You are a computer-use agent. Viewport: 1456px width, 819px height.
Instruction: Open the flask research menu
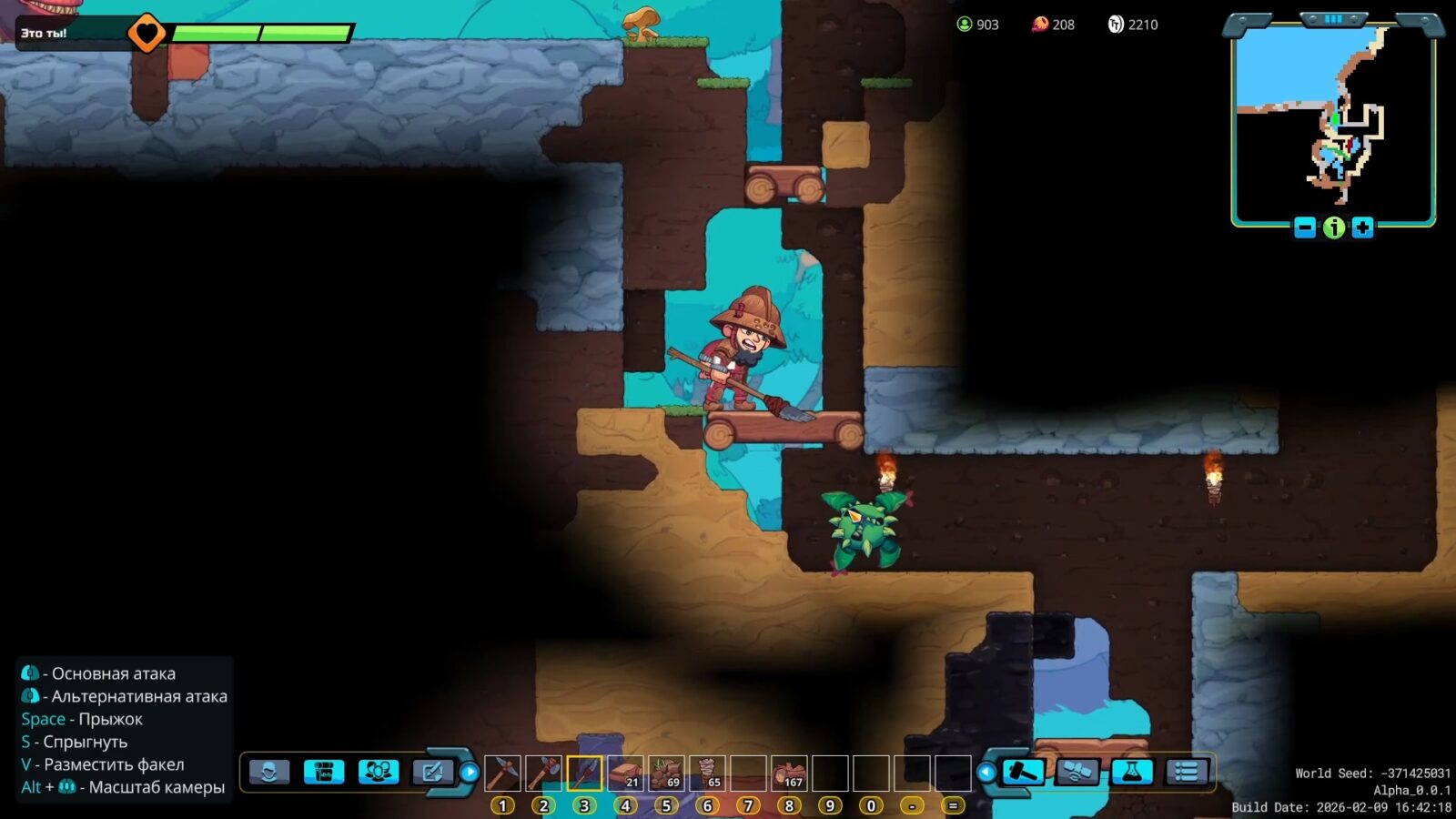pyautogui.click(x=1132, y=773)
